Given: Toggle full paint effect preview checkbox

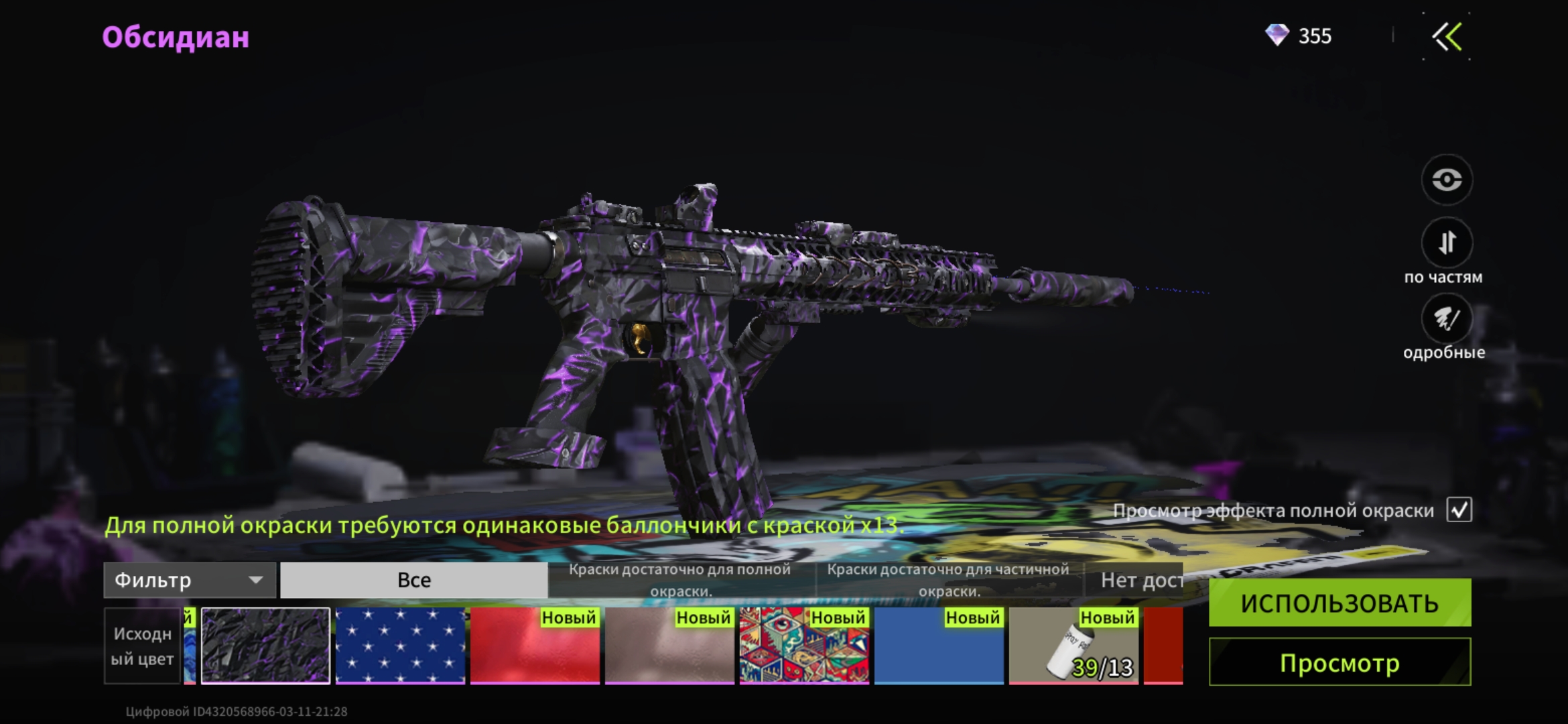Looking at the screenshot, I should tap(1459, 510).
